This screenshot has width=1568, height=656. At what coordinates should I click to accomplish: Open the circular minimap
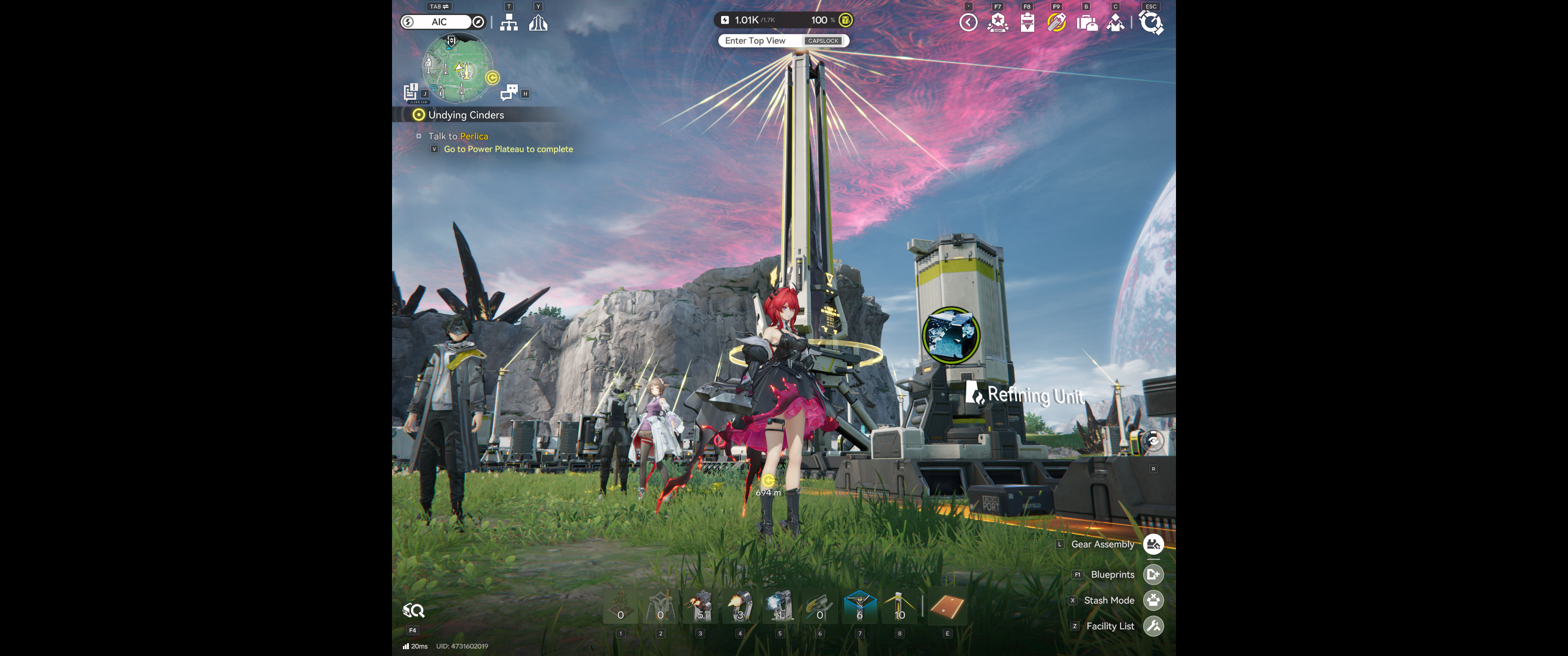tap(457, 67)
